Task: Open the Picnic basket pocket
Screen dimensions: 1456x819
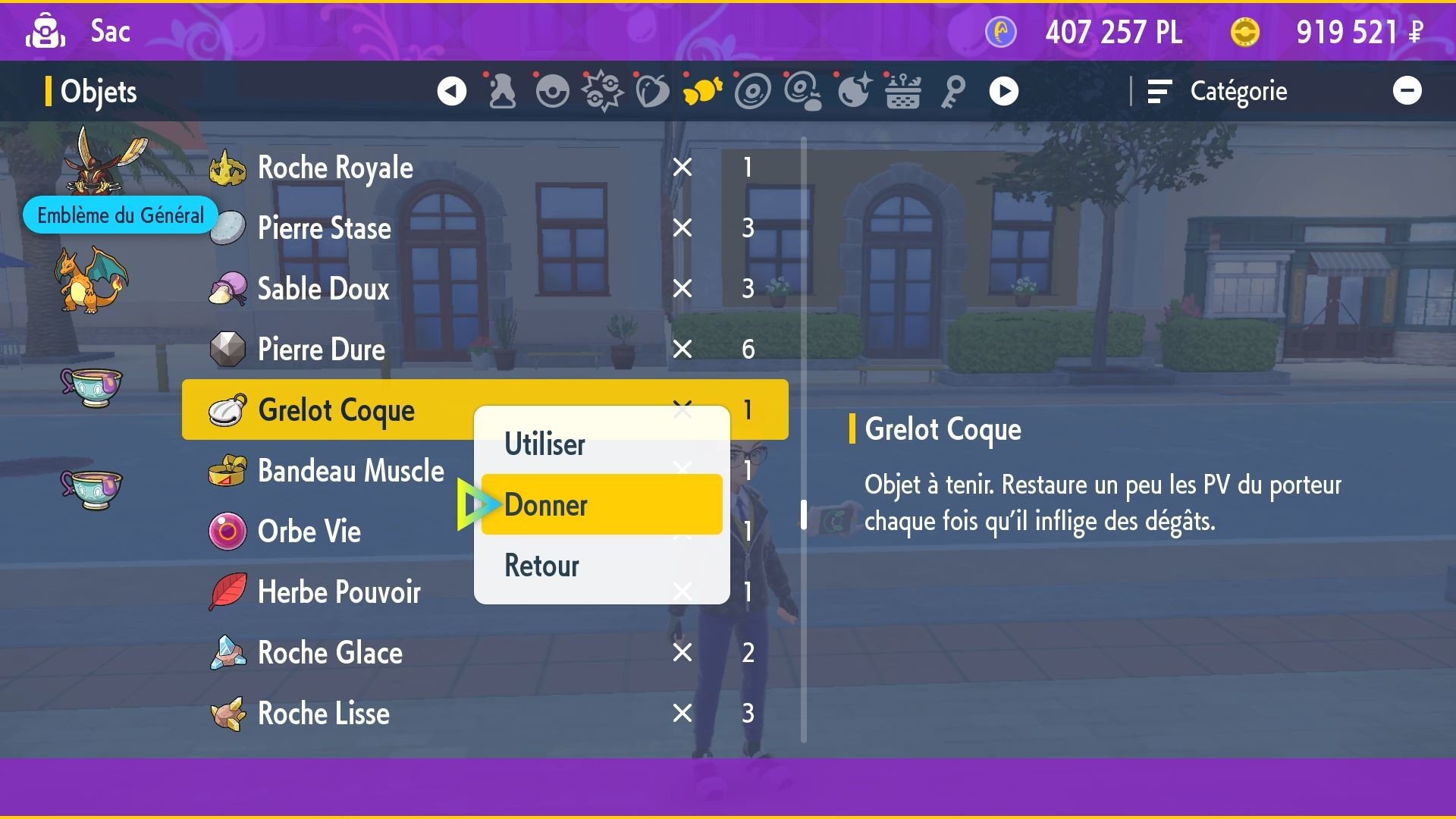Action: click(902, 91)
